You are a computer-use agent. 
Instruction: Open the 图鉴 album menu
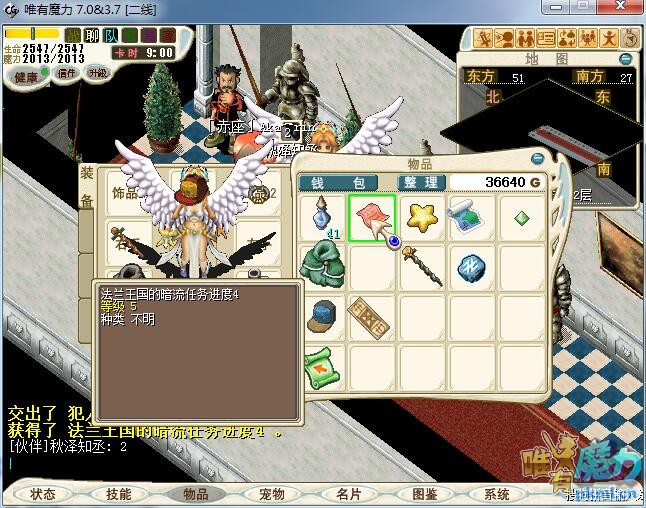(x=423, y=493)
